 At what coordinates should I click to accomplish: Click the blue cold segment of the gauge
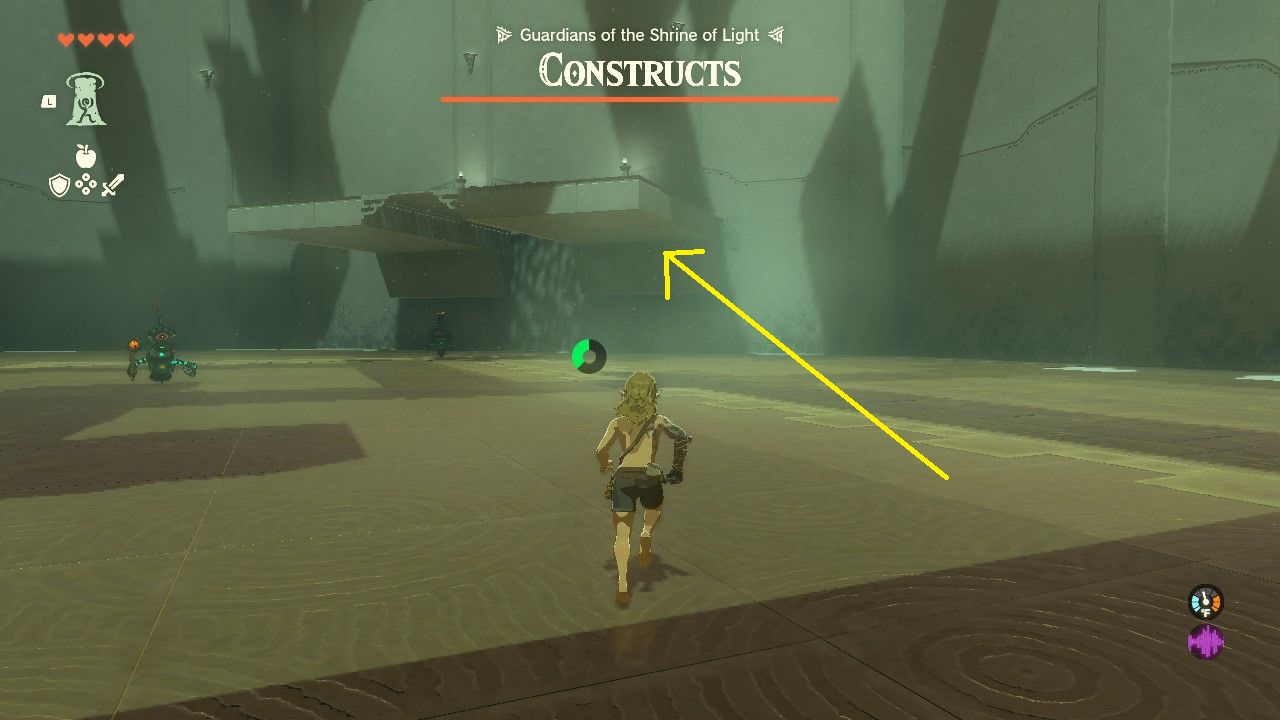click(1195, 601)
